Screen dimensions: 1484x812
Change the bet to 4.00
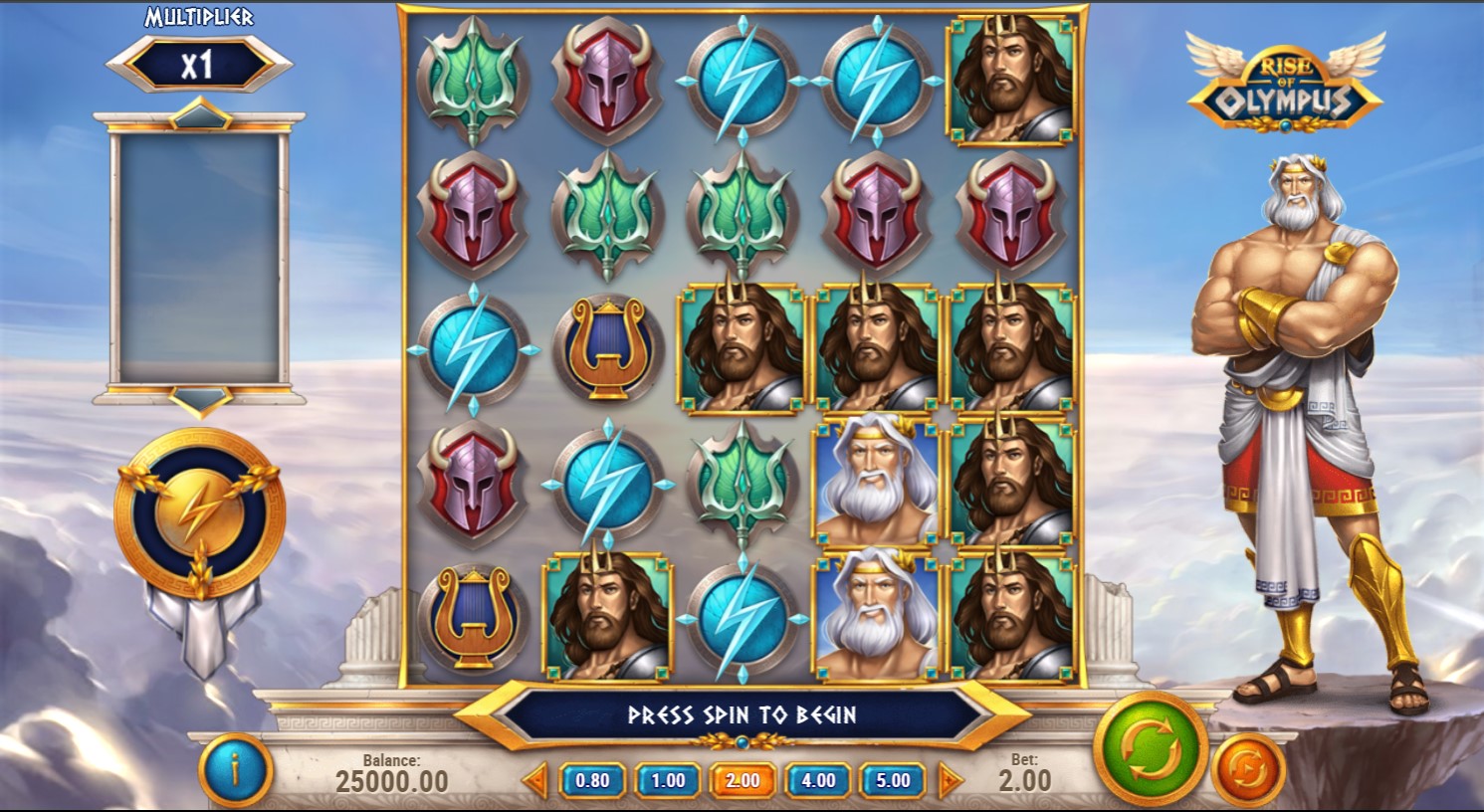pyautogui.click(x=818, y=781)
